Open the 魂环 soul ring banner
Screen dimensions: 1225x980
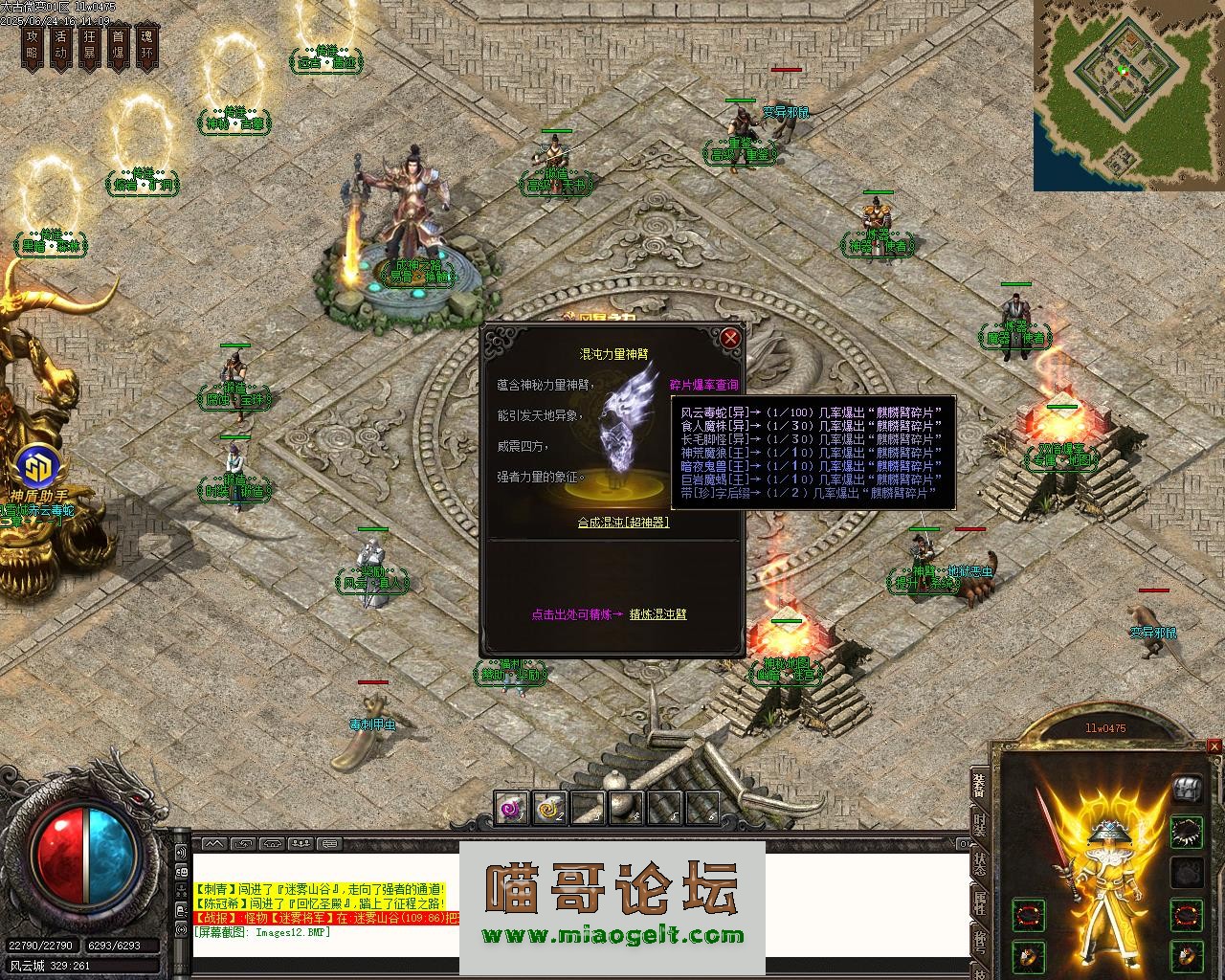tap(146, 45)
